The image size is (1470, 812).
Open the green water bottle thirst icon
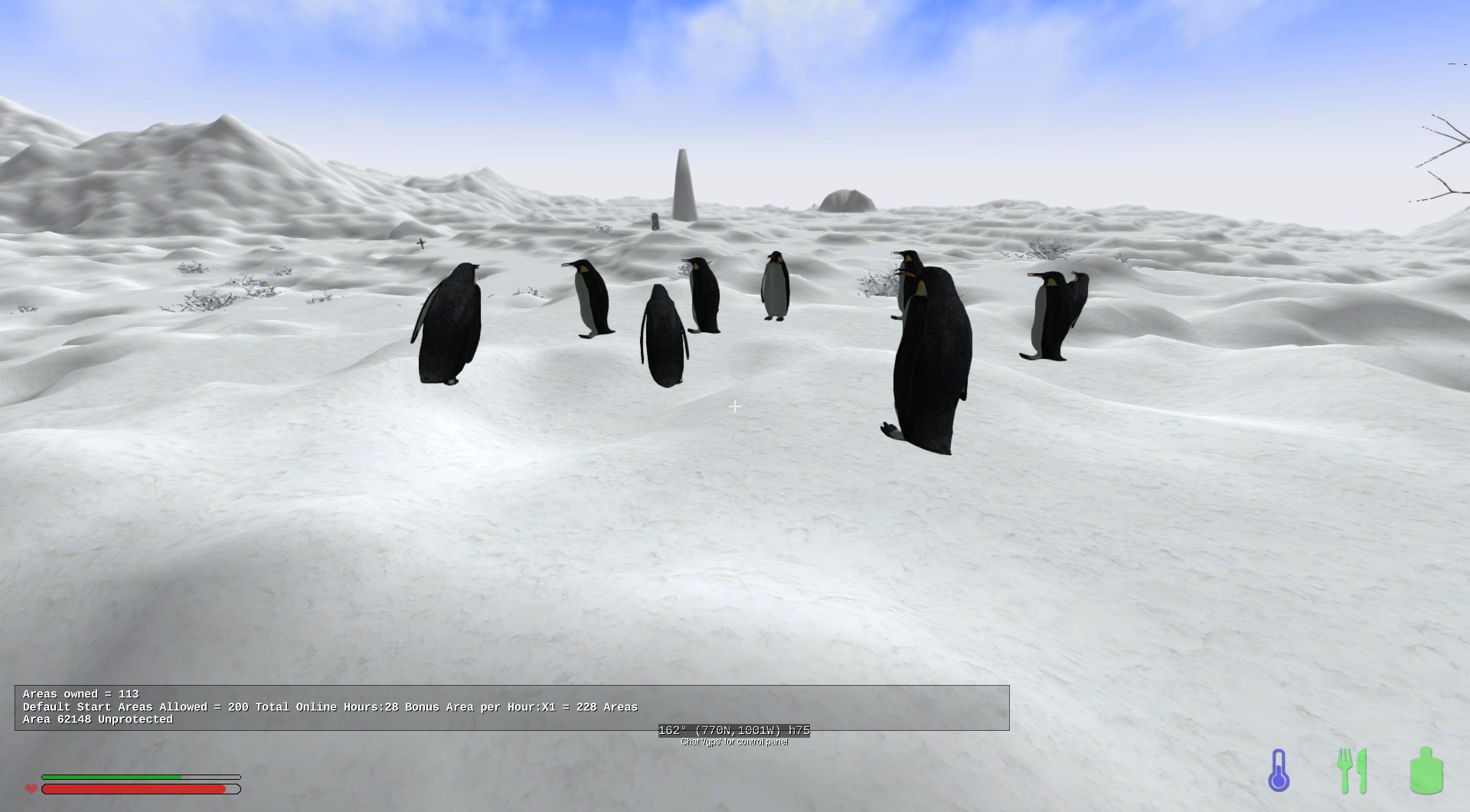pyautogui.click(x=1426, y=770)
